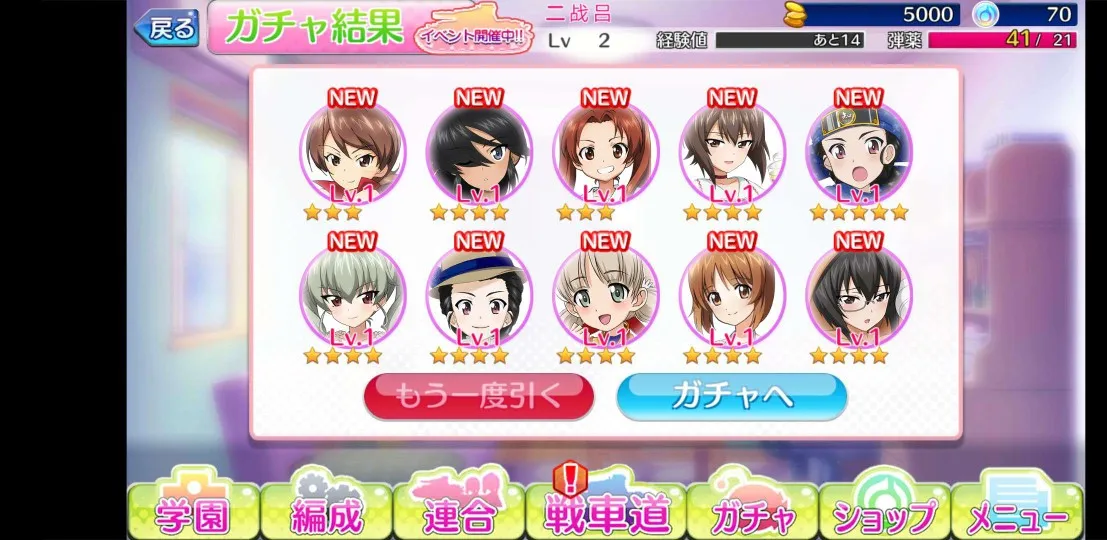Pull again with もう一度引く
The height and width of the screenshot is (540, 1107).
tap(478, 397)
